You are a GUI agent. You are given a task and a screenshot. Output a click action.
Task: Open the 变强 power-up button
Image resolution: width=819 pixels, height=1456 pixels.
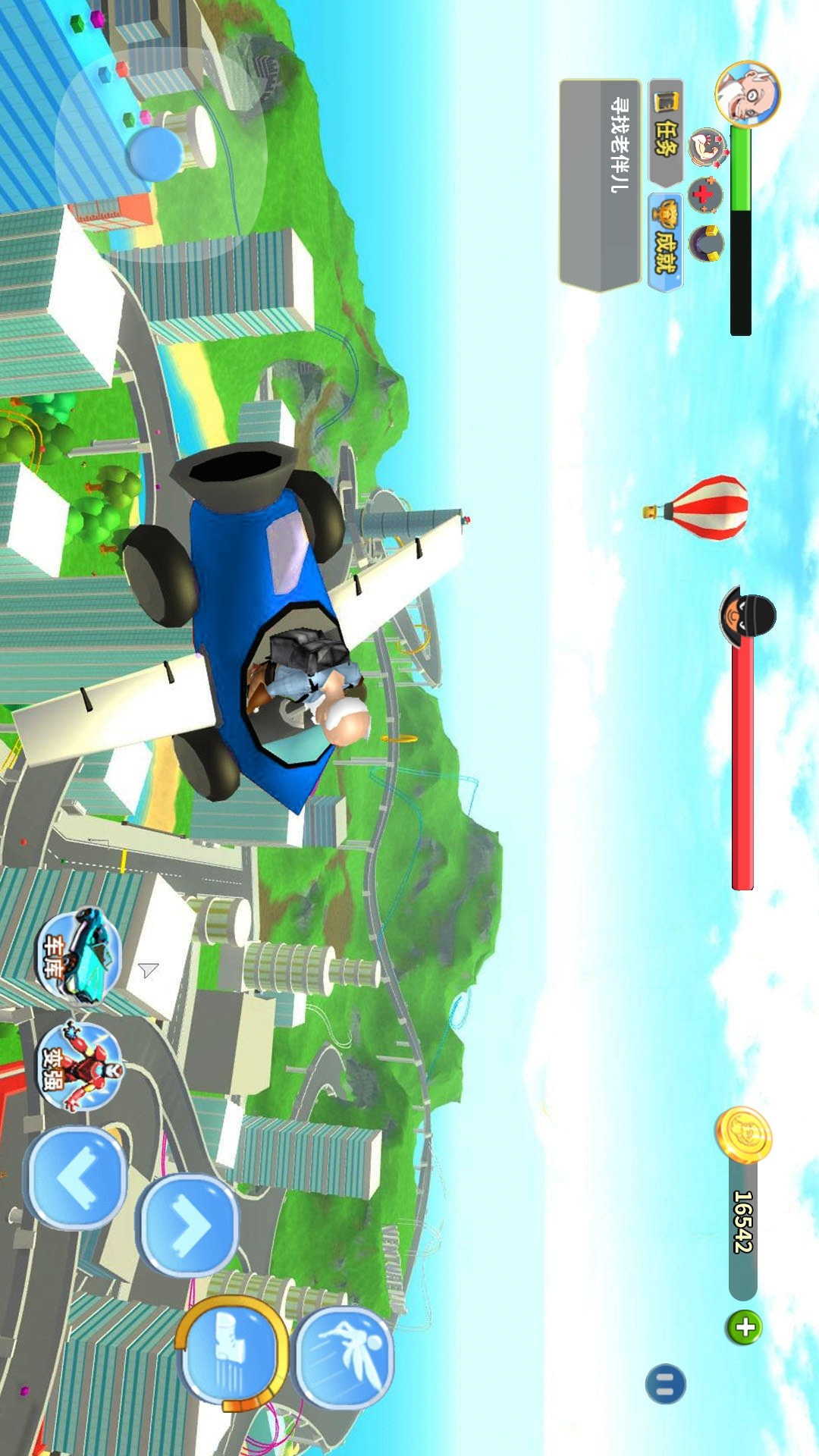click(78, 1065)
